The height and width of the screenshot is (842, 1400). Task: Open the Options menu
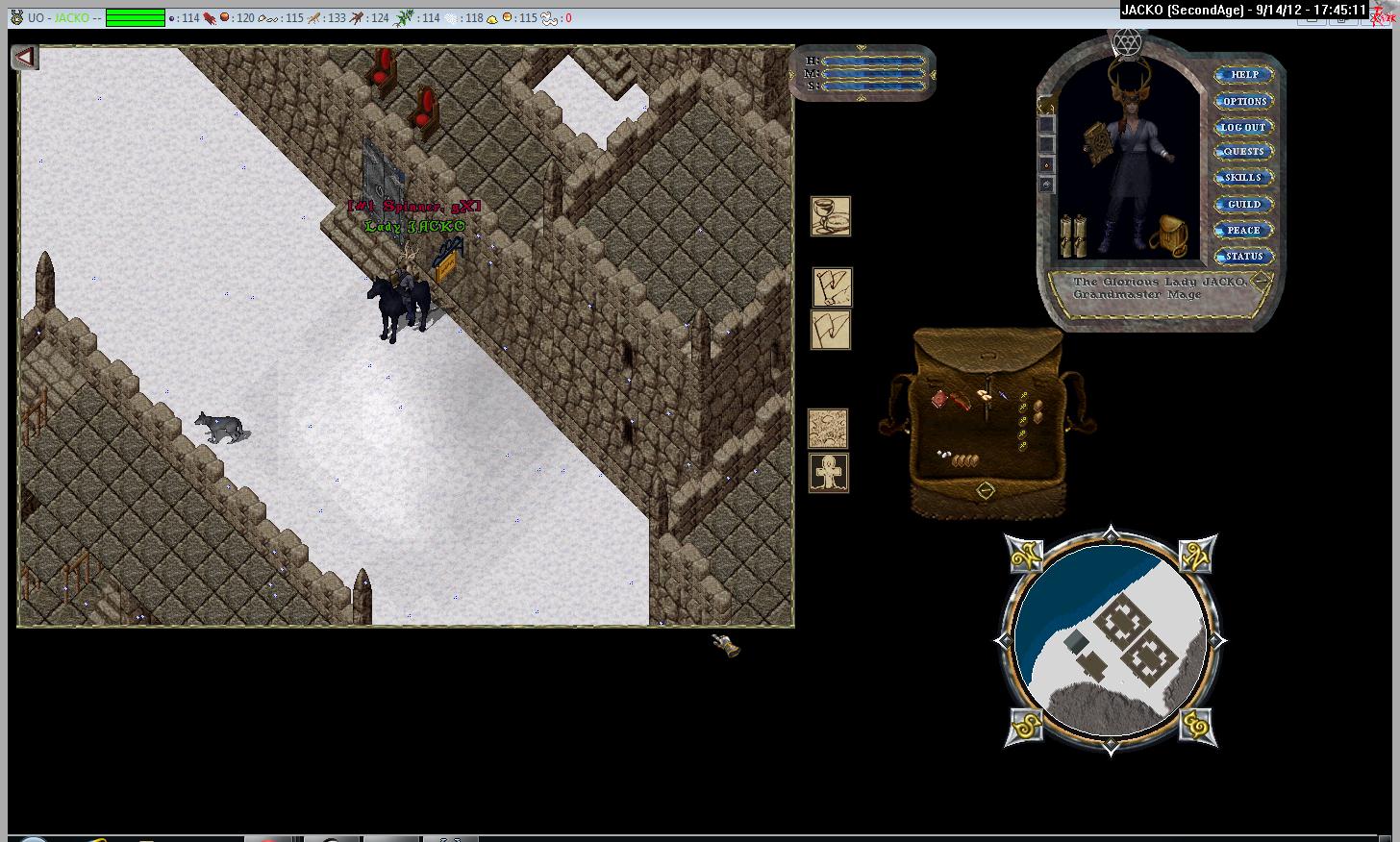click(x=1244, y=101)
